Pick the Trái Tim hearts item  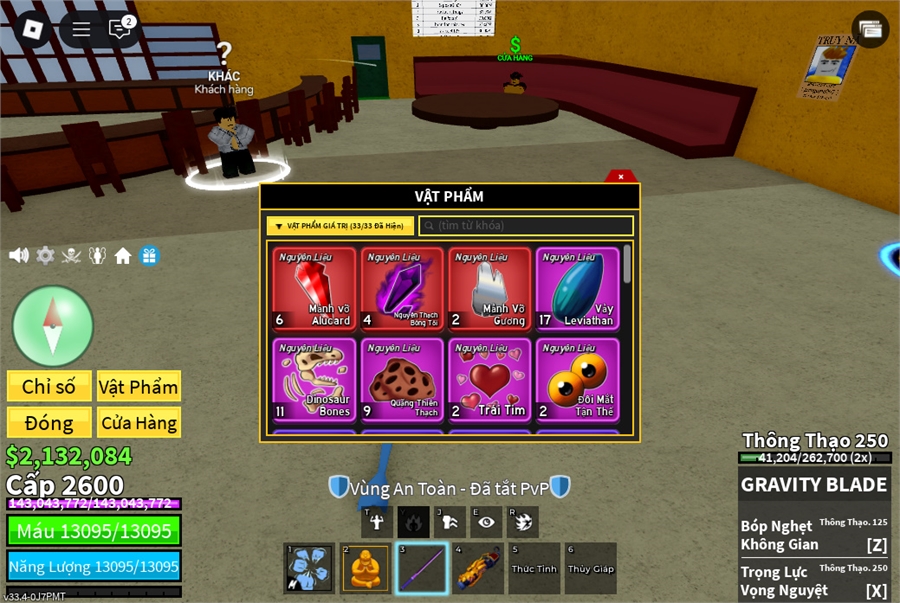click(489, 380)
